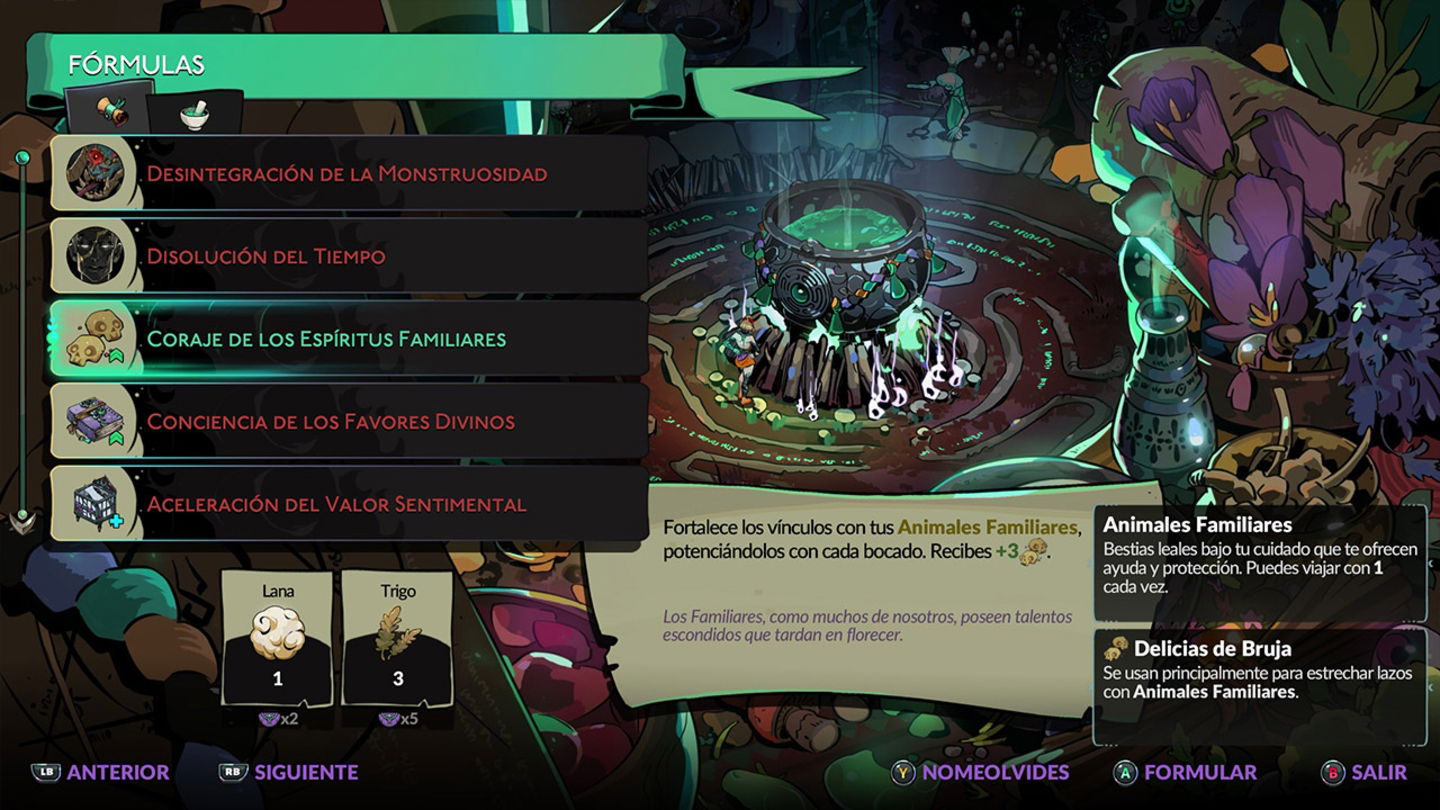Choose the Disolución del Tiempo formula
Screen dimensions: 1440x810
point(347,256)
